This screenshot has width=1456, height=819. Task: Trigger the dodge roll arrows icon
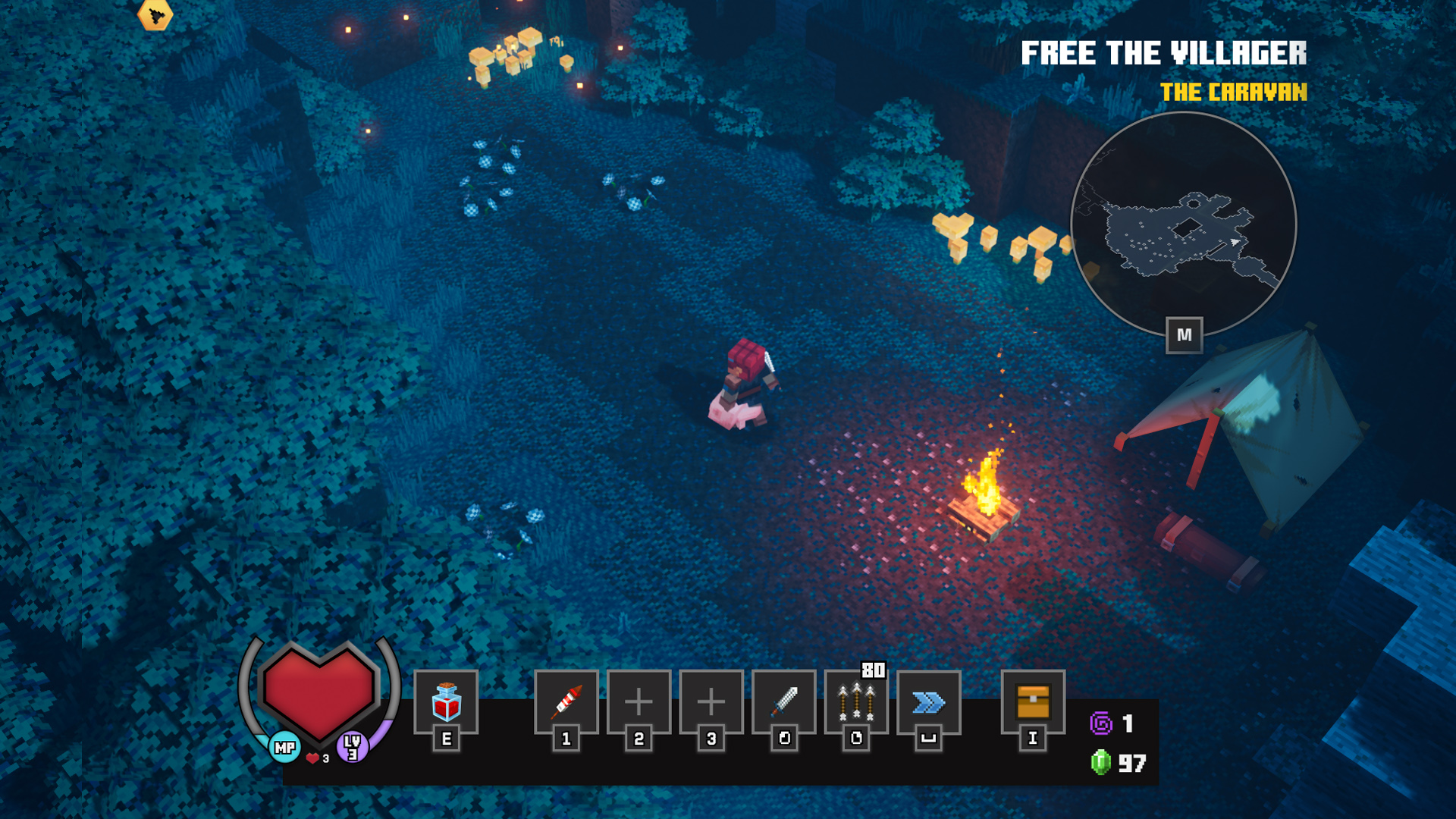click(x=928, y=702)
